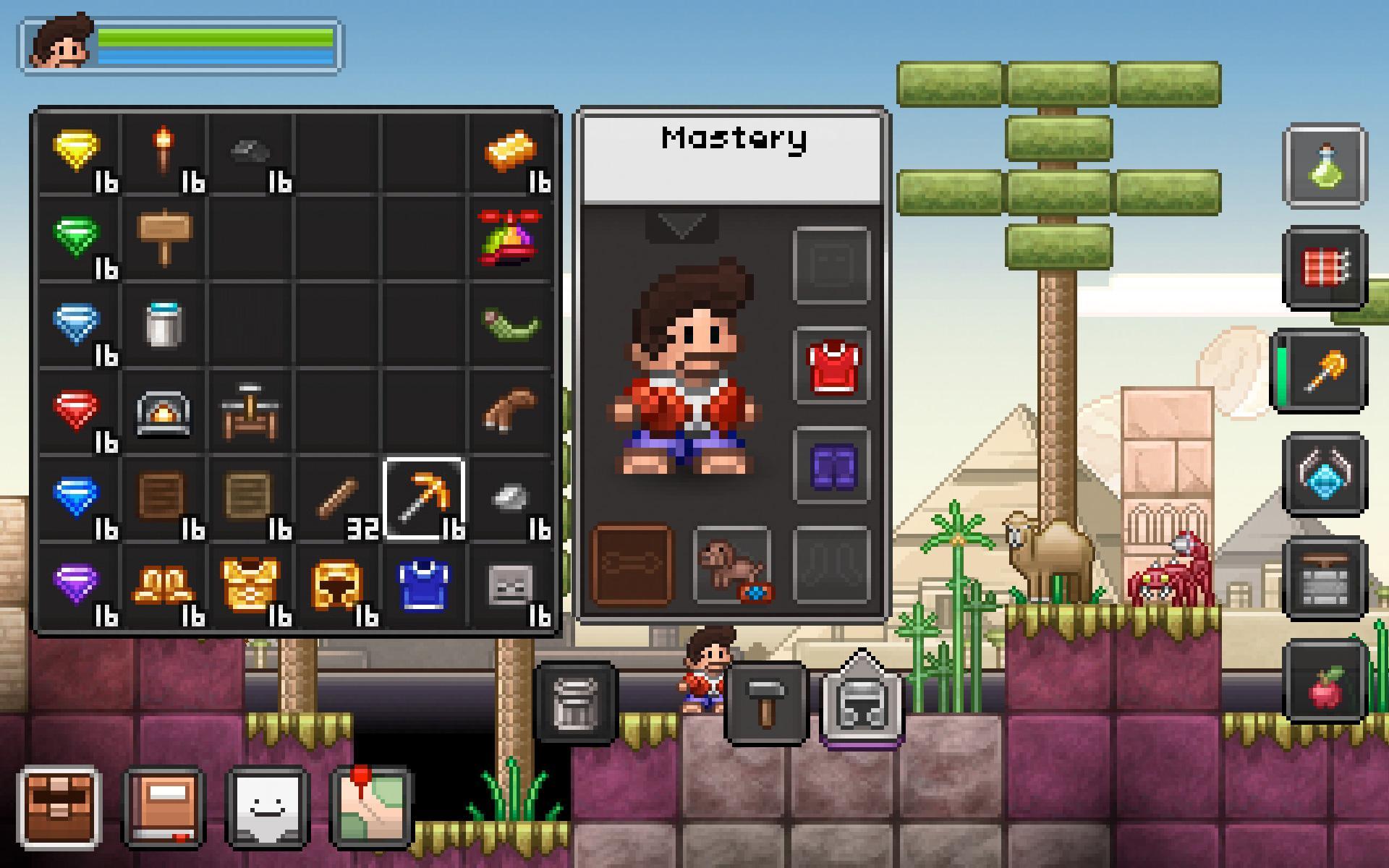The width and height of the screenshot is (1389, 868).
Task: Open the red journal book
Action: [x=163, y=808]
